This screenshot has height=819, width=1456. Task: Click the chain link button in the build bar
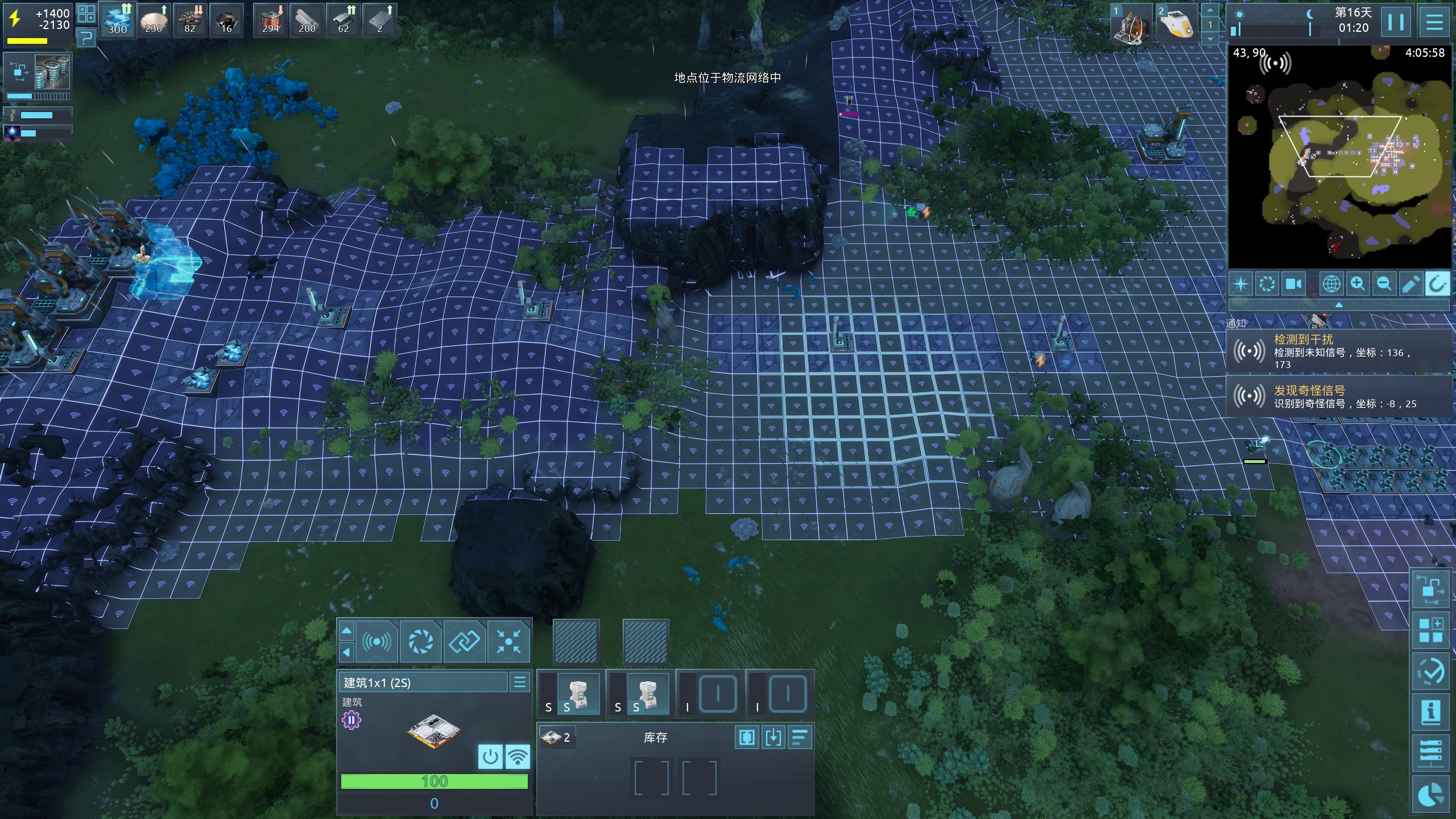point(464,642)
